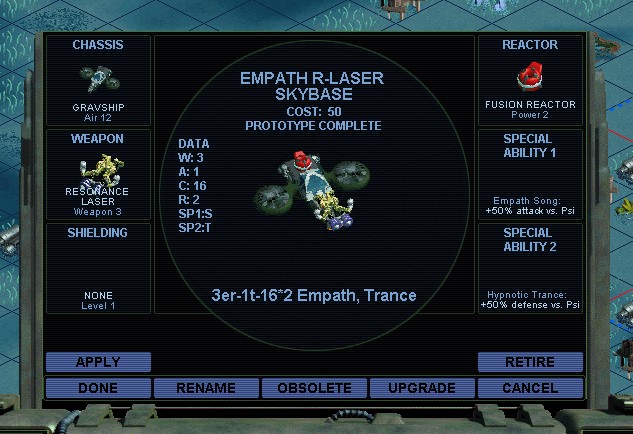Select the Resonance Laser weapon panel
This screenshot has width=633, height=434.
pyautogui.click(x=98, y=174)
